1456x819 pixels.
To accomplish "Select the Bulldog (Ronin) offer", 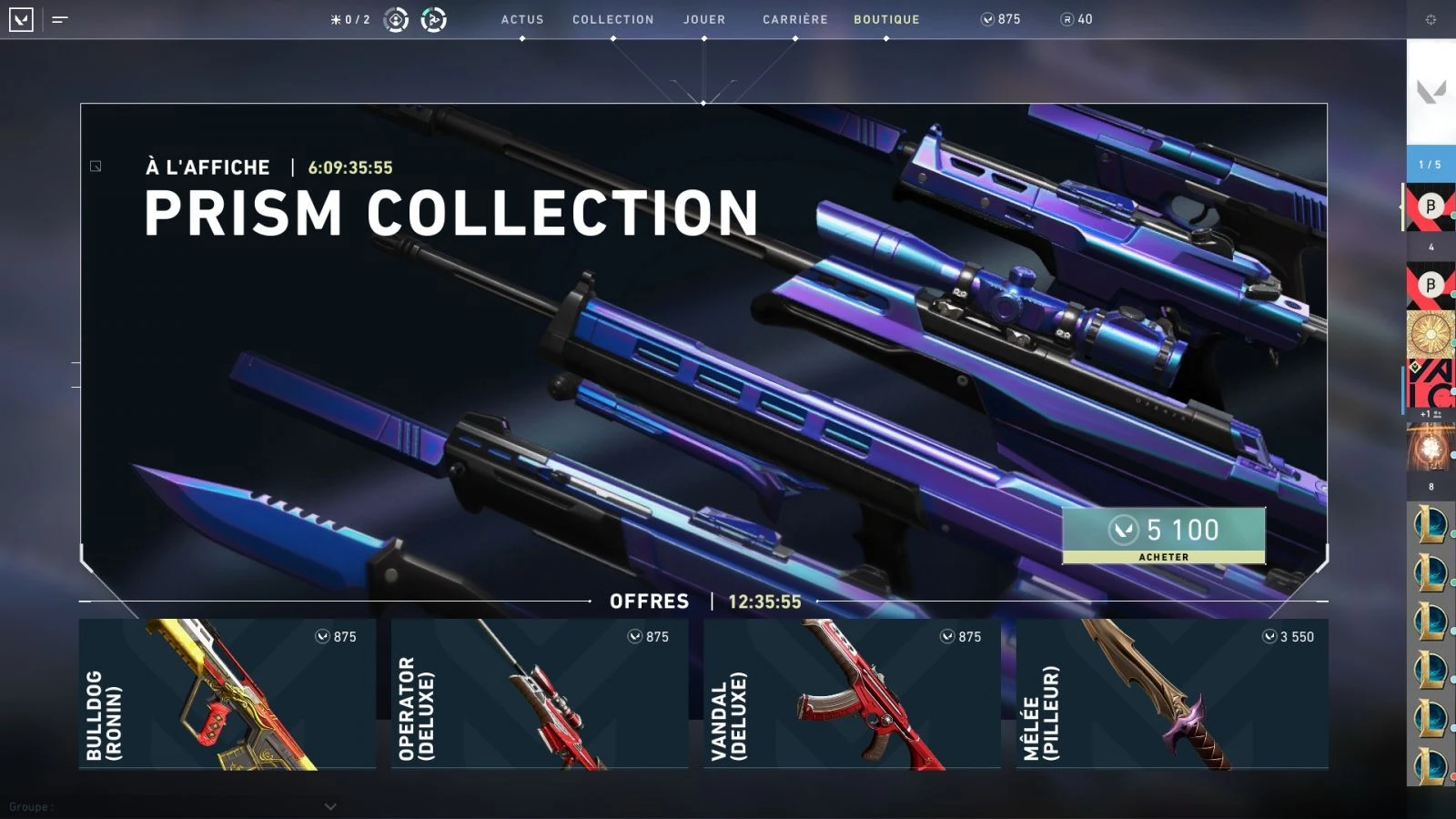I will (227, 693).
